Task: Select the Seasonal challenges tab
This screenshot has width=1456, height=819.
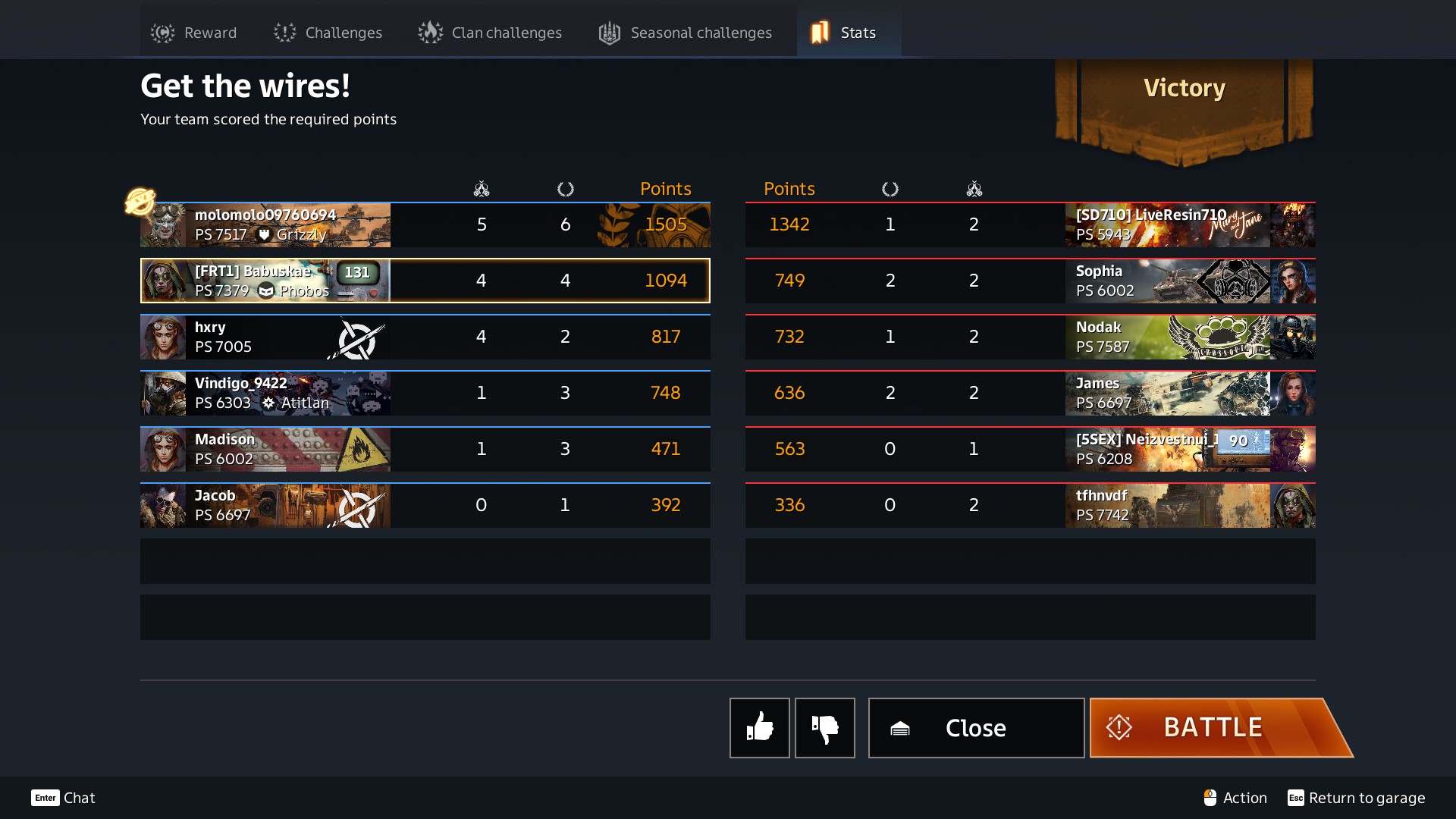Action: coord(686,33)
